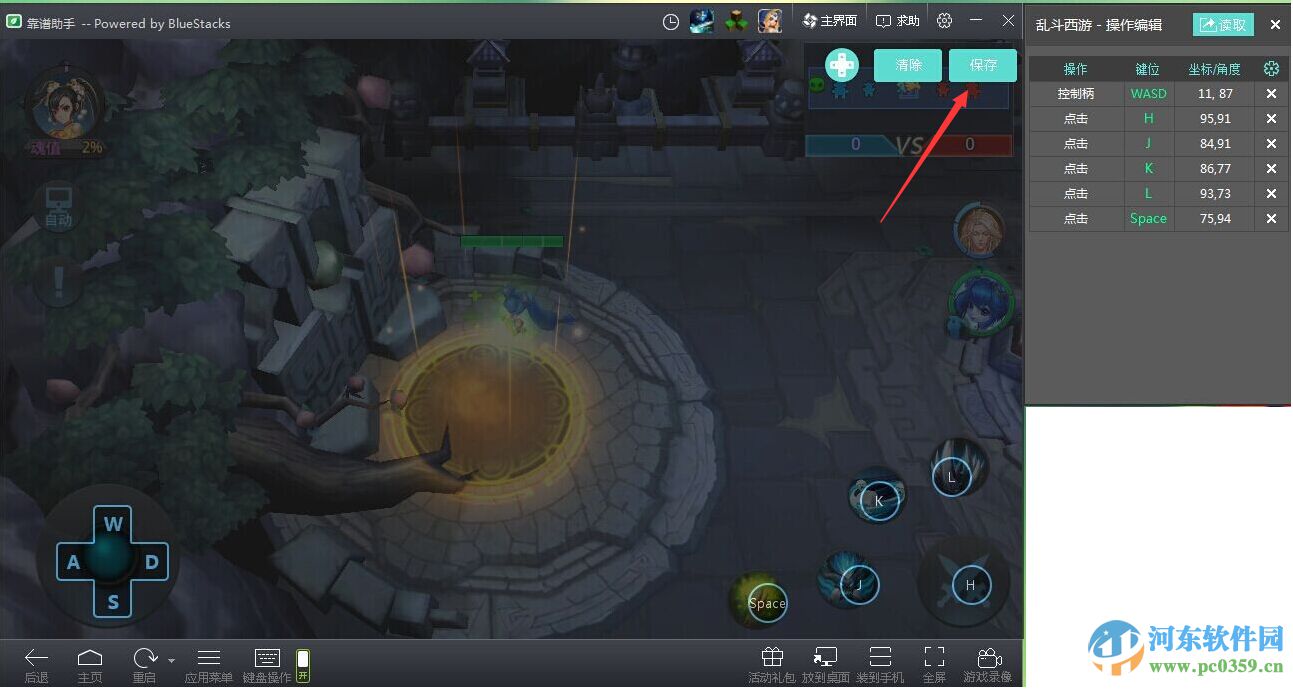The image size is (1293, 691).
Task: Toggle 自动 auto-battle mode
Action: tap(59, 206)
